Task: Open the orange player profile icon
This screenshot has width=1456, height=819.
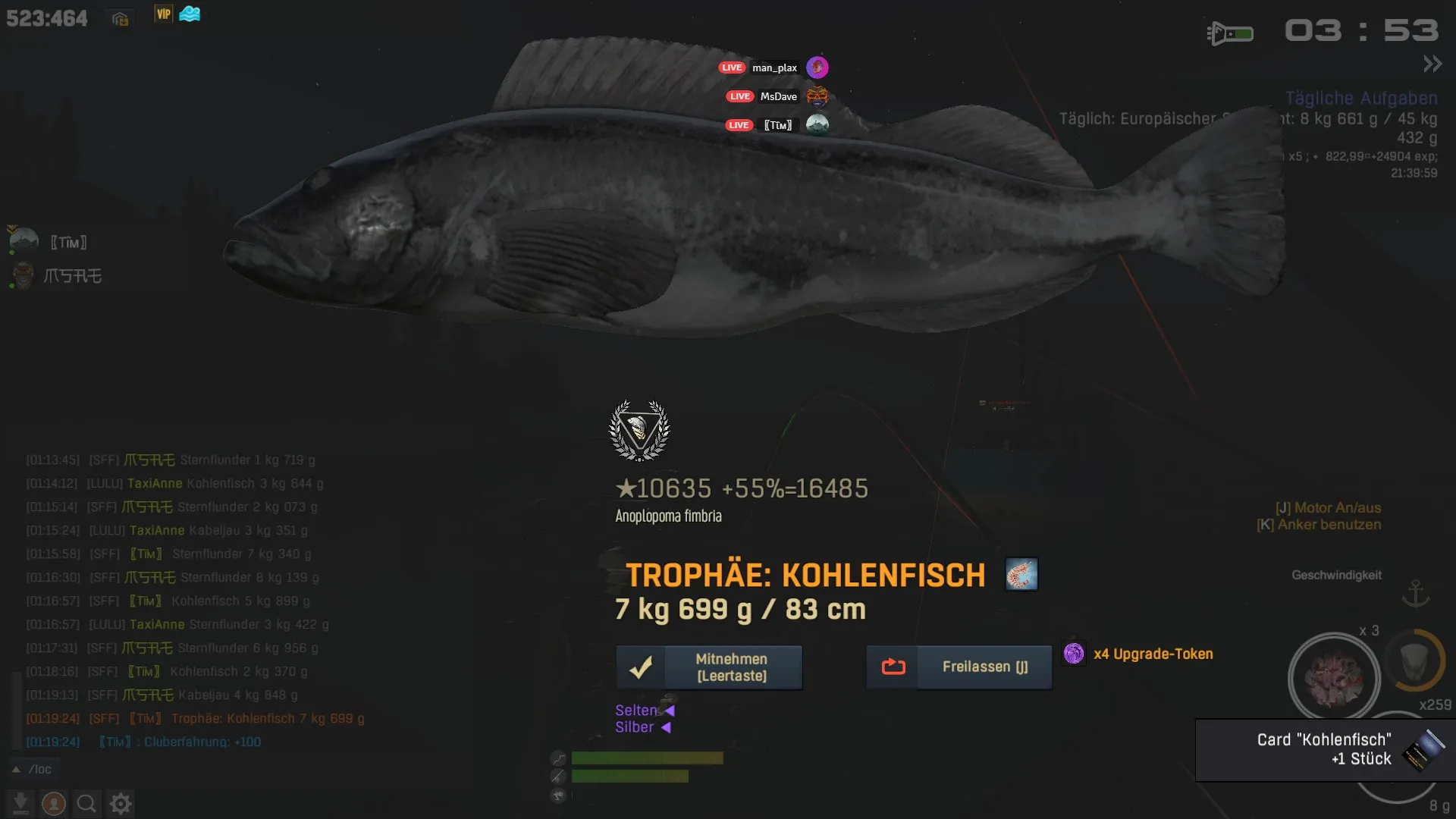Action: 53,803
